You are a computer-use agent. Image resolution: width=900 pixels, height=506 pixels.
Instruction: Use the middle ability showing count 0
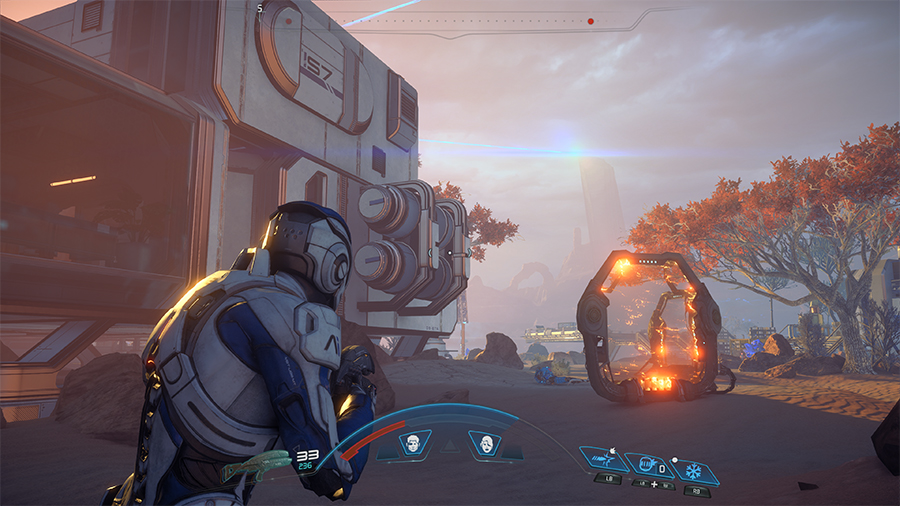pos(648,465)
